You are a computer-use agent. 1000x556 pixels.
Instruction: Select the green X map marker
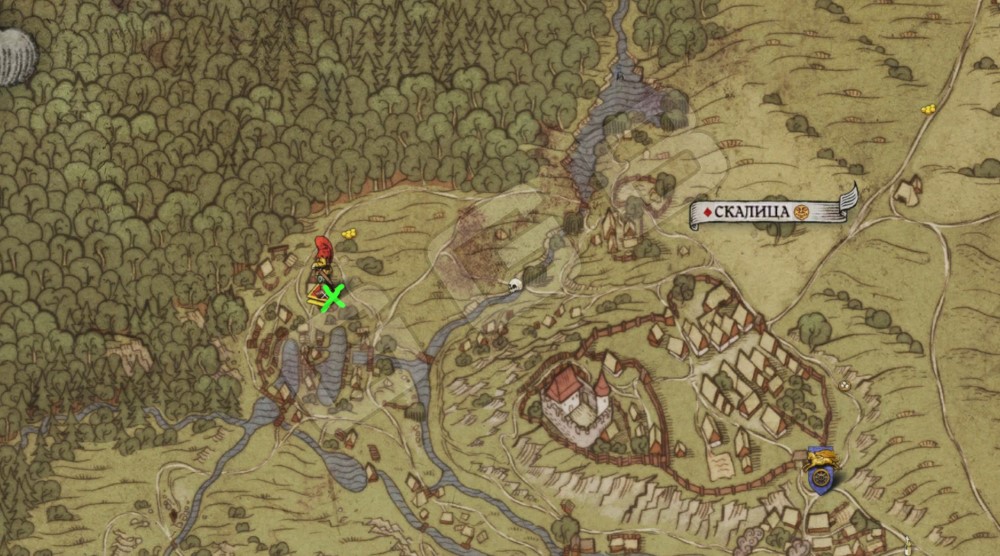click(x=332, y=295)
